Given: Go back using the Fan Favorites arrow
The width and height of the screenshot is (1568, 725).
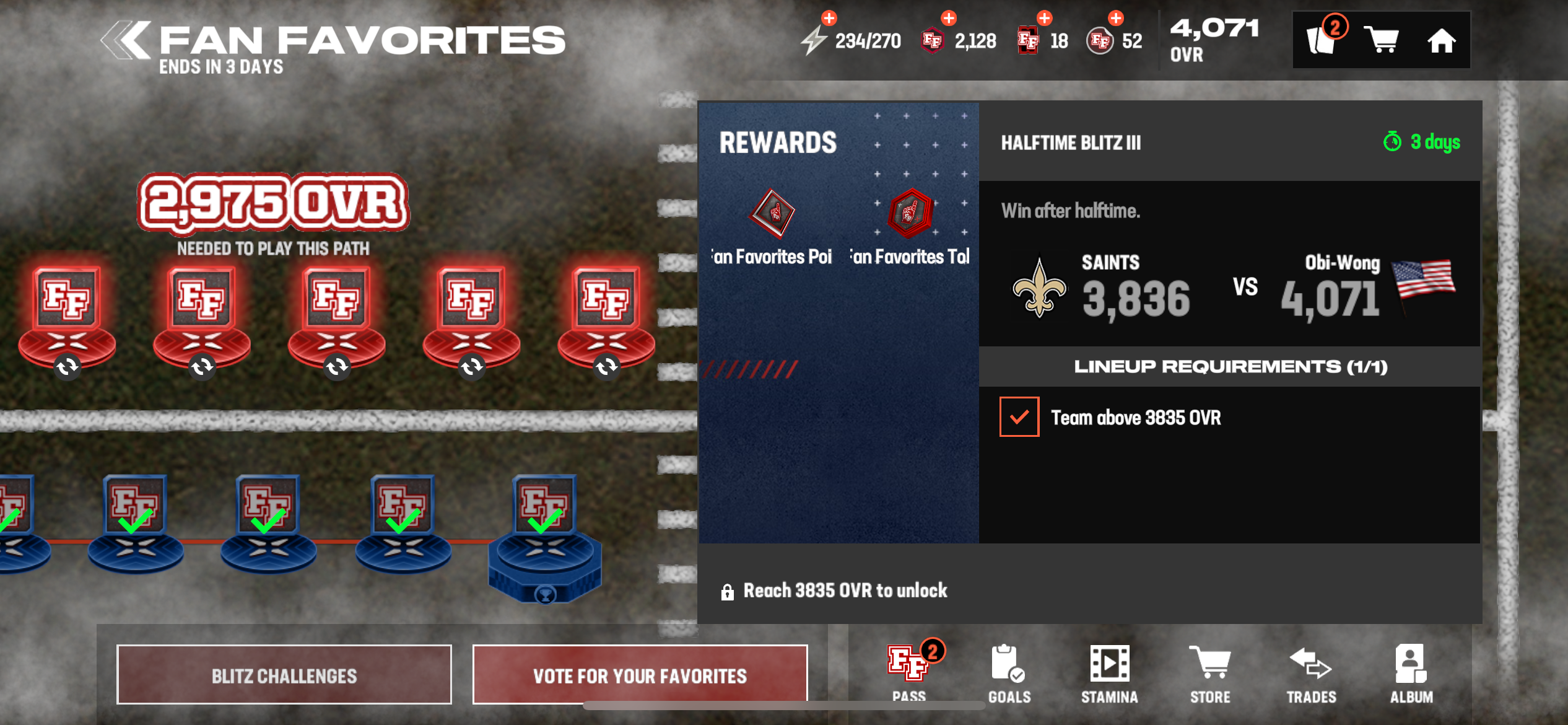Looking at the screenshot, I should pos(127,41).
